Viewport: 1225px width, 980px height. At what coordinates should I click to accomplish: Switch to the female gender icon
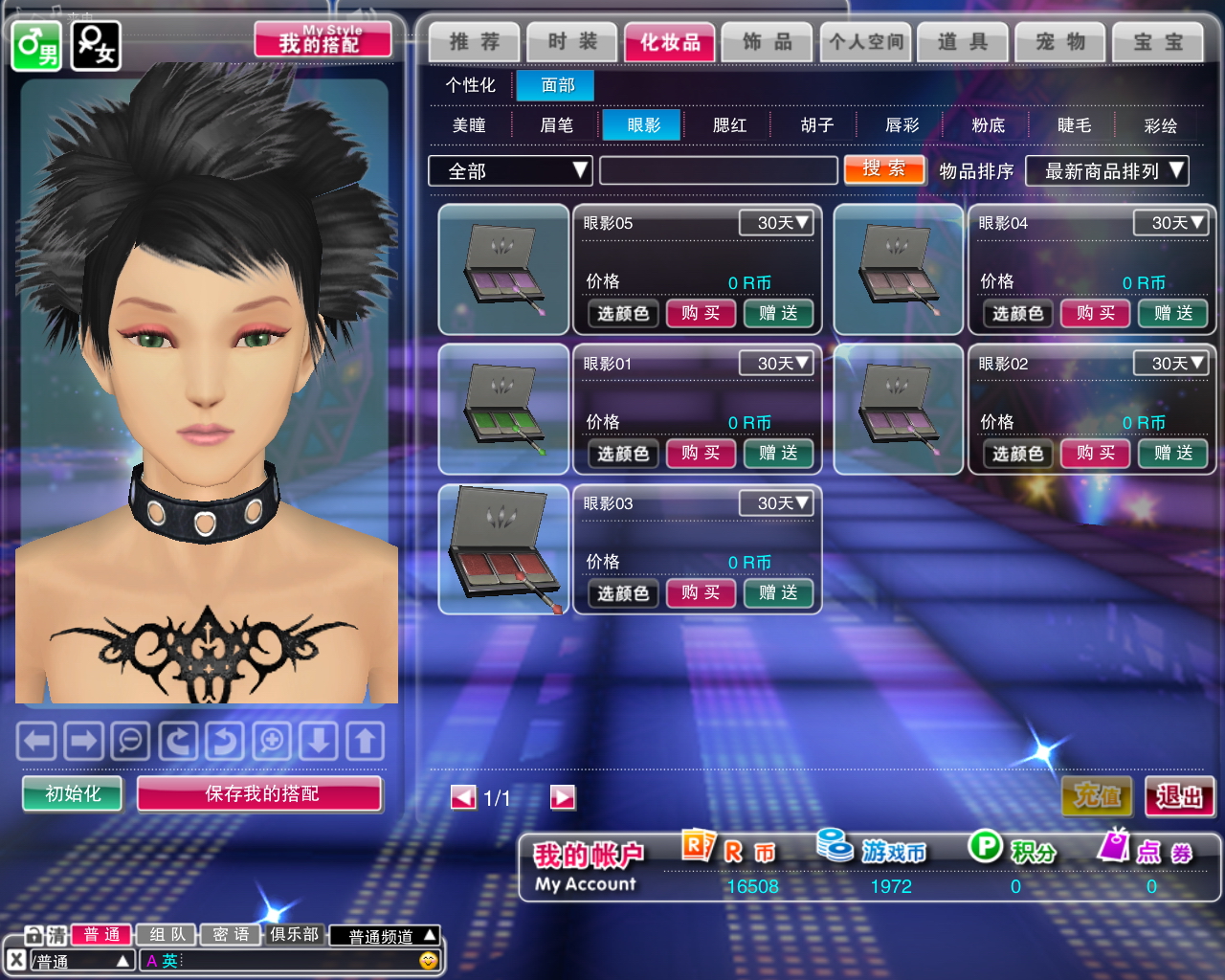pyautogui.click(x=96, y=45)
